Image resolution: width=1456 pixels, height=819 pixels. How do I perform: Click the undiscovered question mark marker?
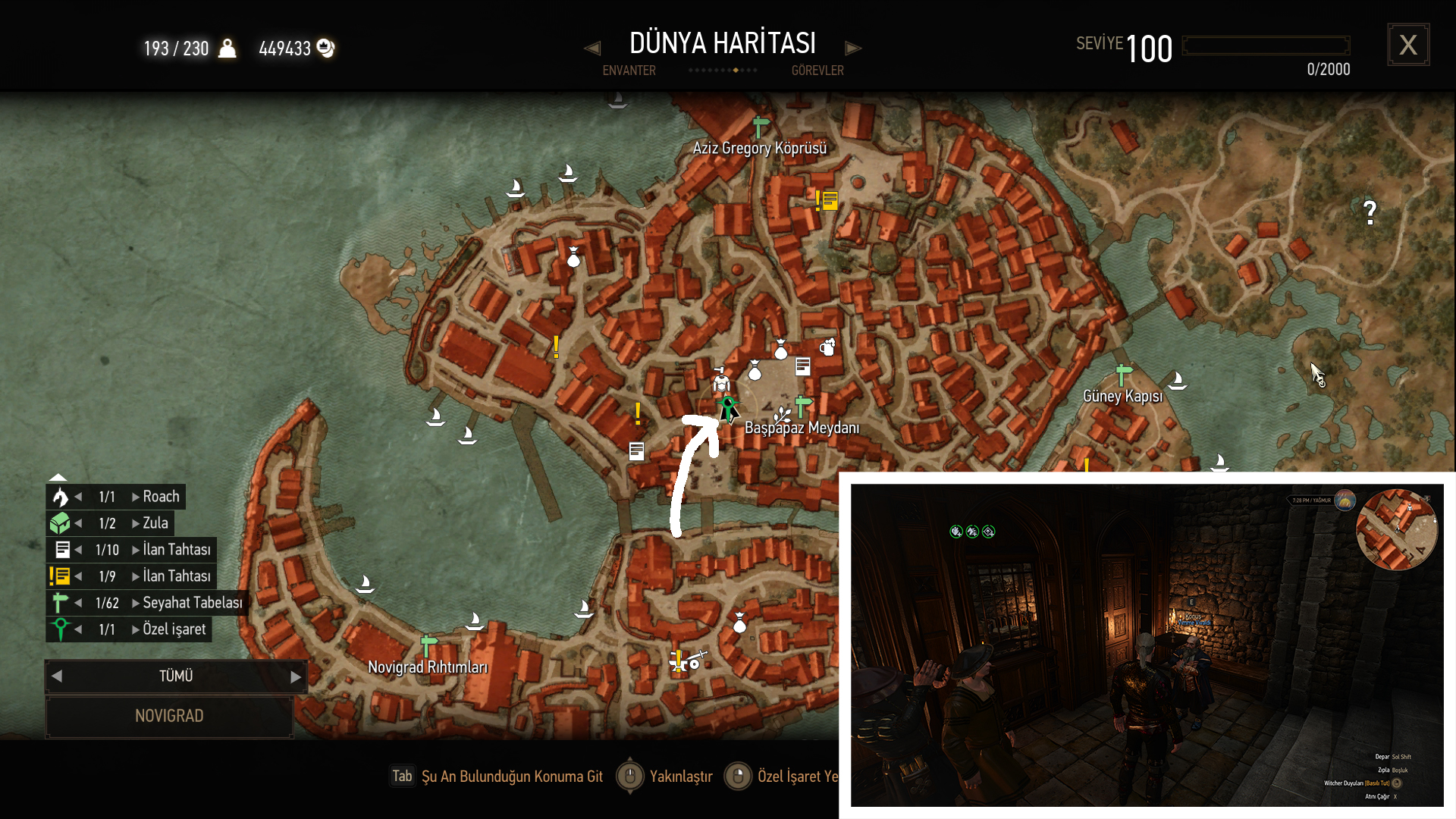(x=1370, y=212)
